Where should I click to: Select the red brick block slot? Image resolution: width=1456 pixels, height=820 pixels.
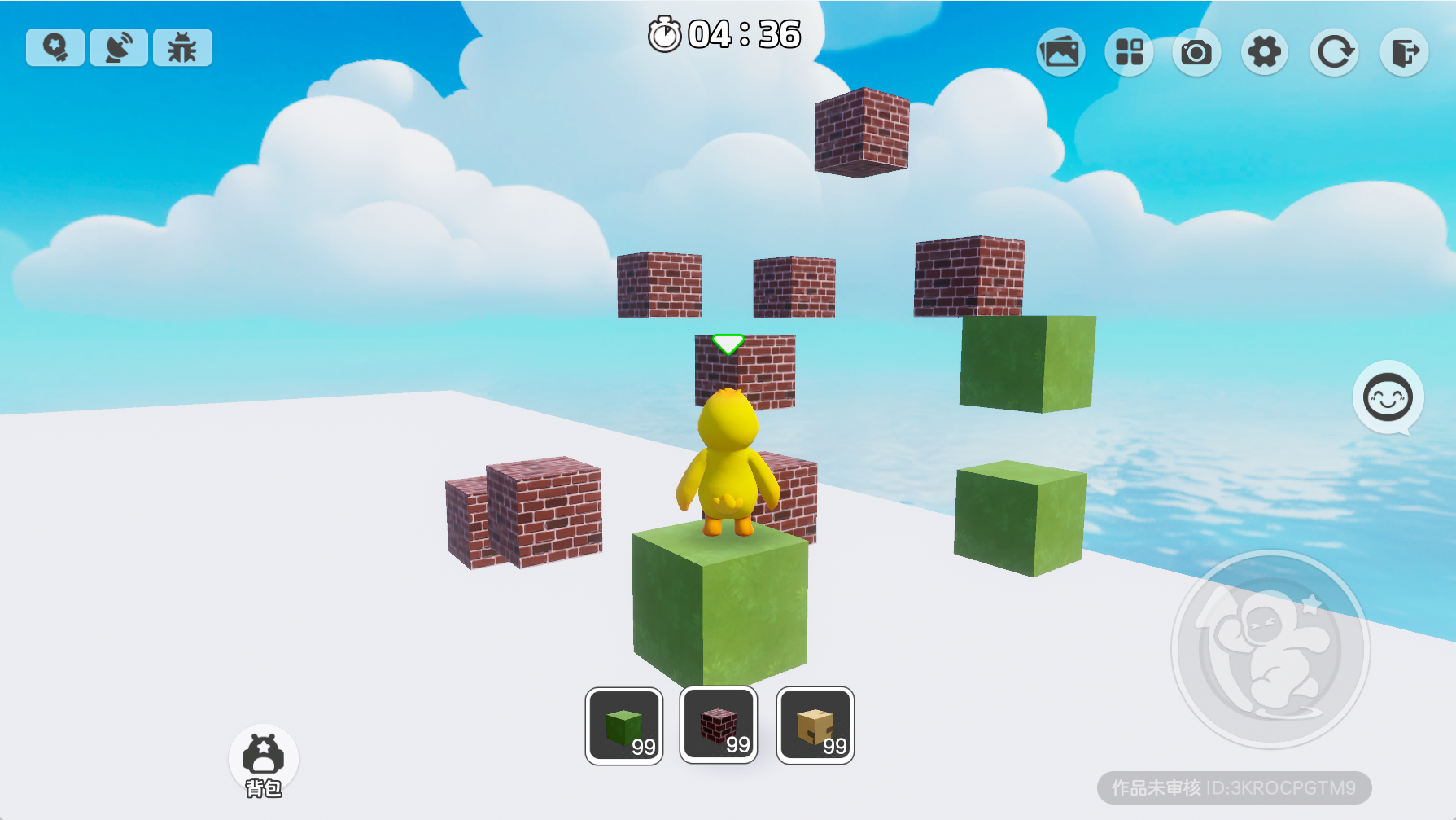pos(719,725)
